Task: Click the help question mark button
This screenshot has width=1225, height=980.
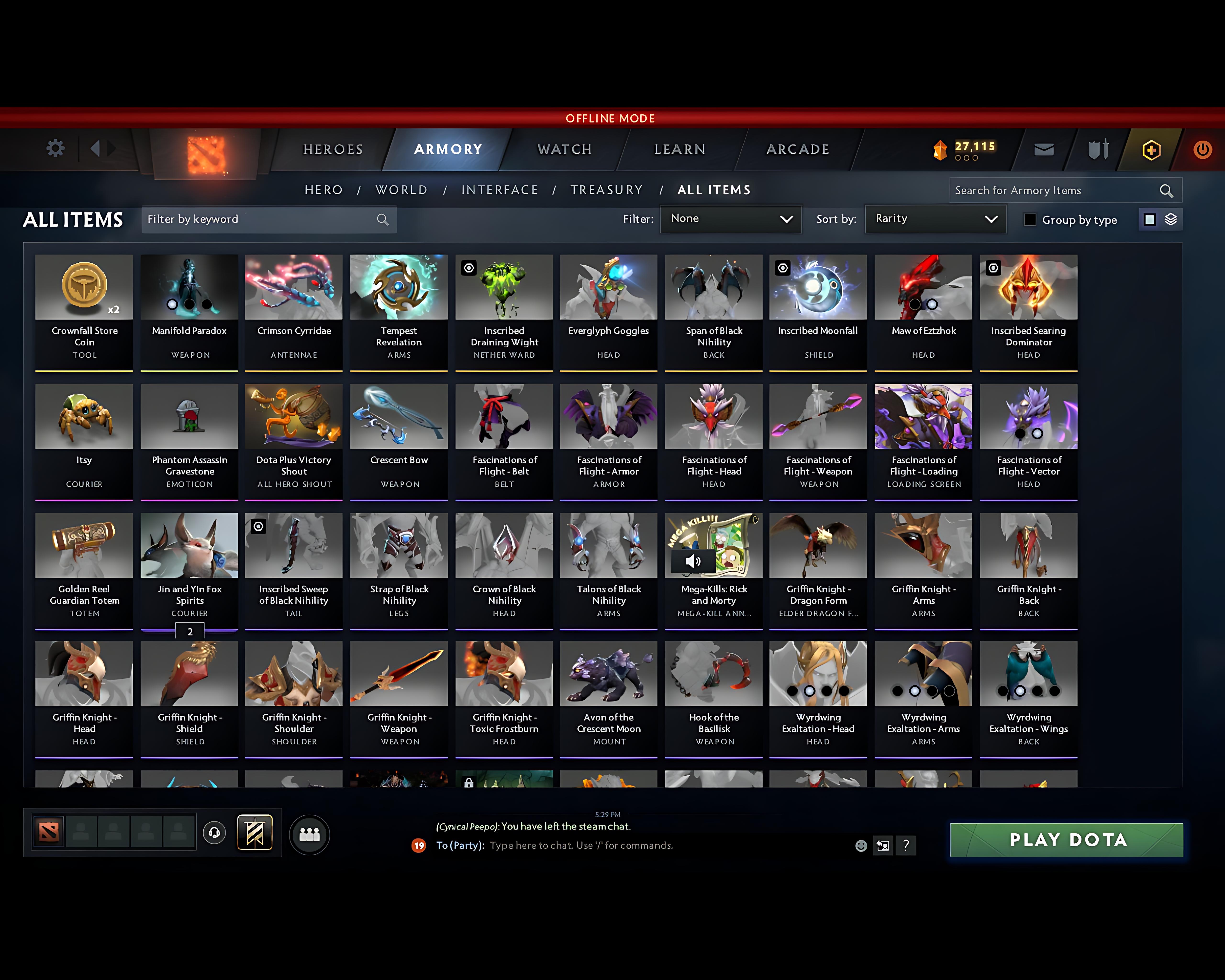Action: (906, 845)
